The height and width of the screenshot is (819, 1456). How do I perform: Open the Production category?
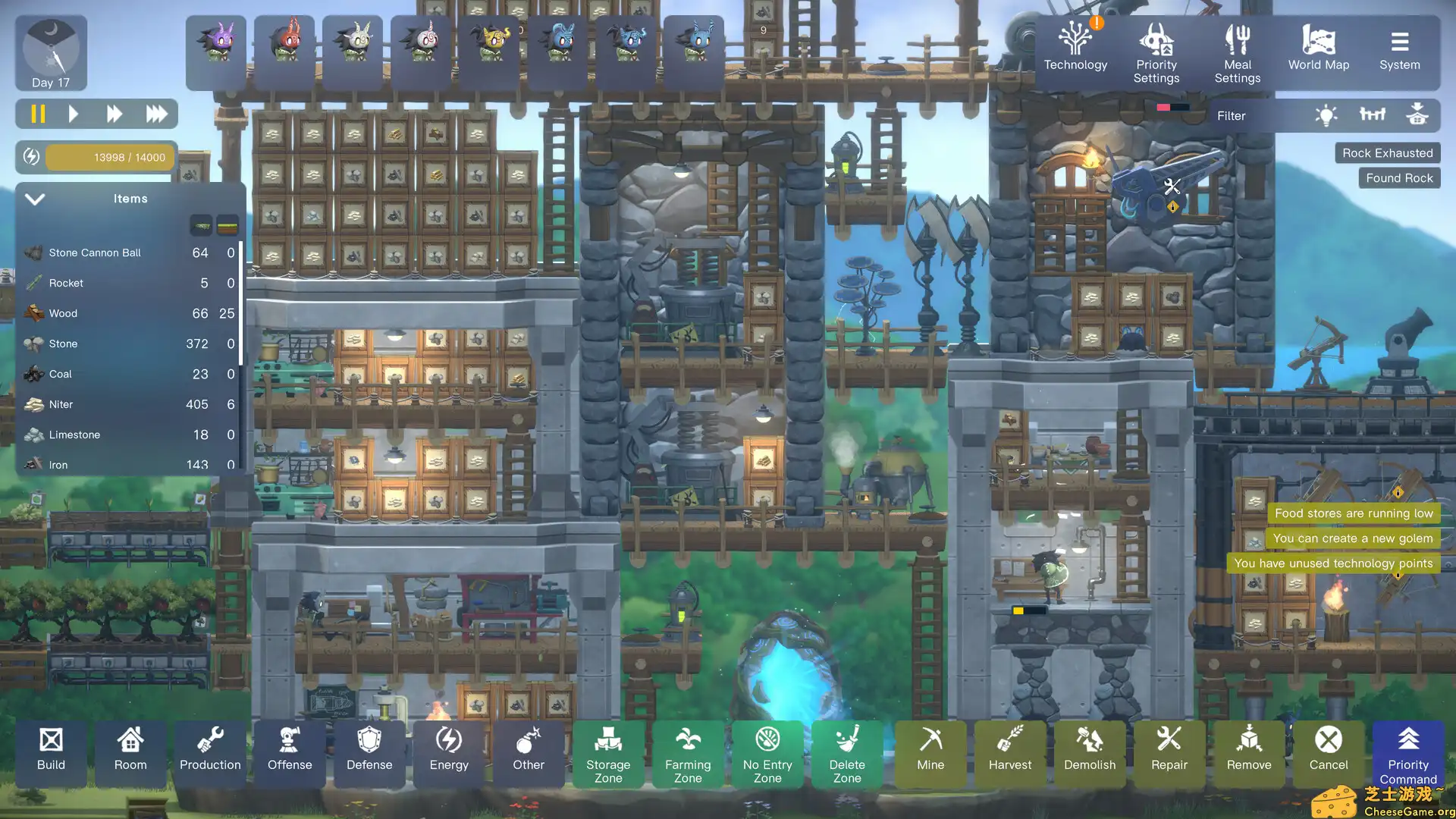click(x=210, y=750)
